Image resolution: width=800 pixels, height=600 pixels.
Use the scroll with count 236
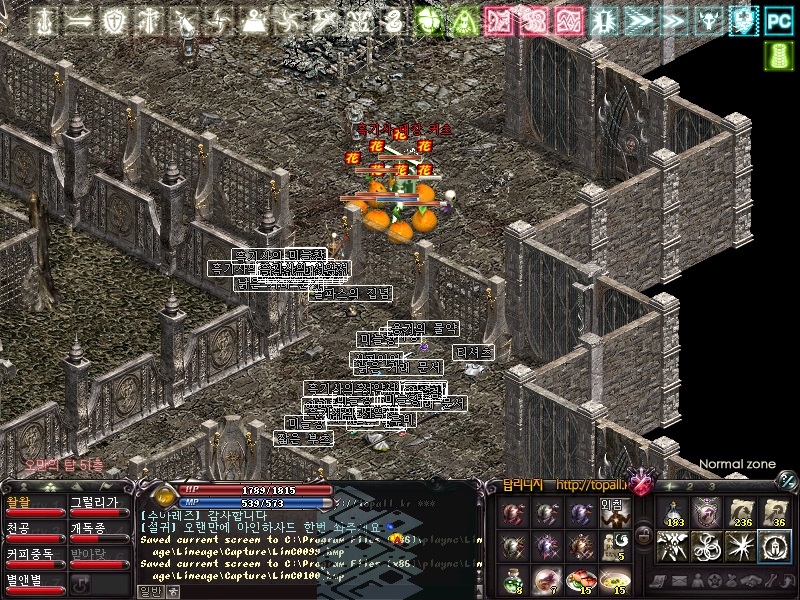click(740, 512)
